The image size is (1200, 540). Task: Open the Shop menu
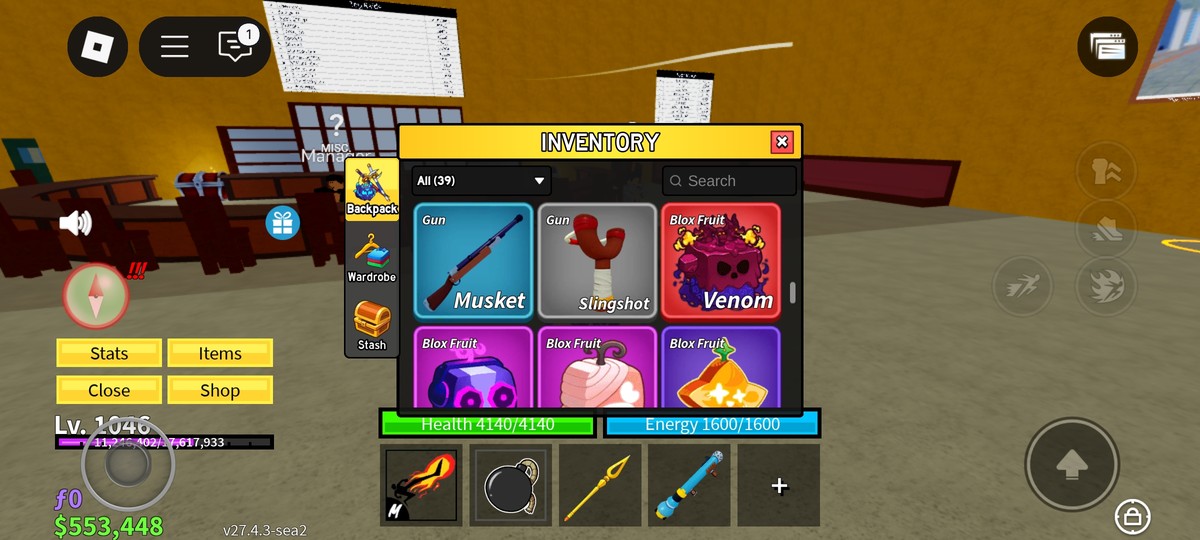pos(220,390)
